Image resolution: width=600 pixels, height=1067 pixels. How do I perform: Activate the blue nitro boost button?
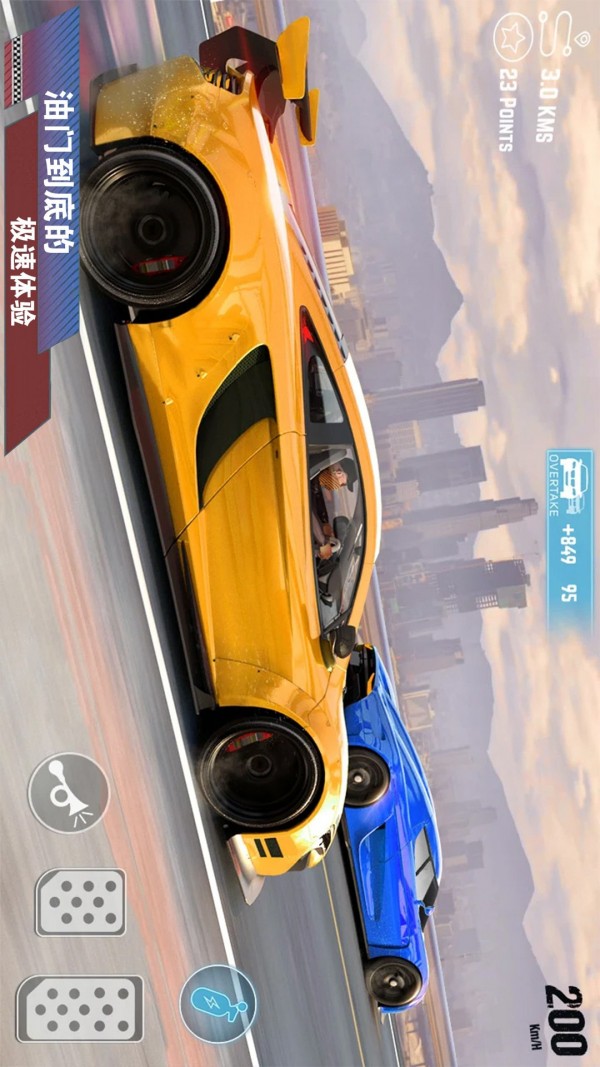(218, 1003)
